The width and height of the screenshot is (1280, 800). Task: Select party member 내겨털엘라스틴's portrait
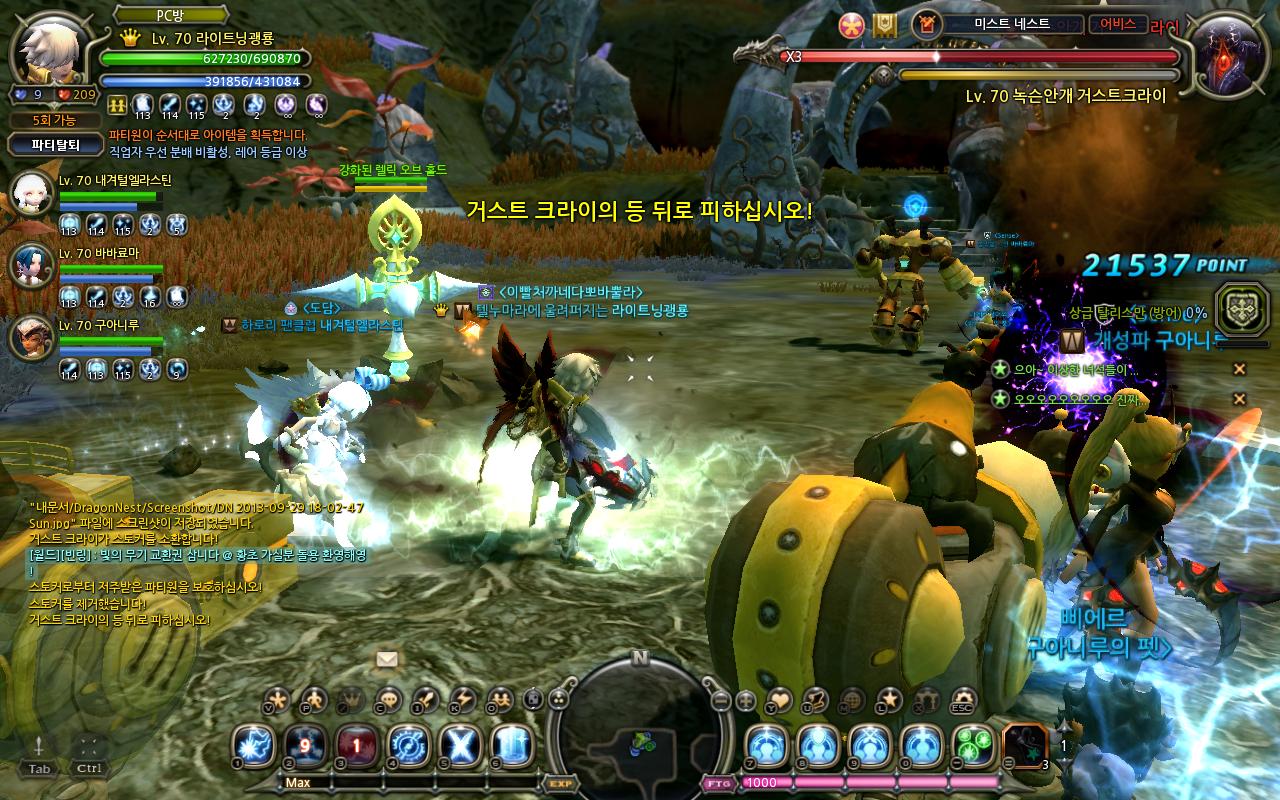pos(32,193)
